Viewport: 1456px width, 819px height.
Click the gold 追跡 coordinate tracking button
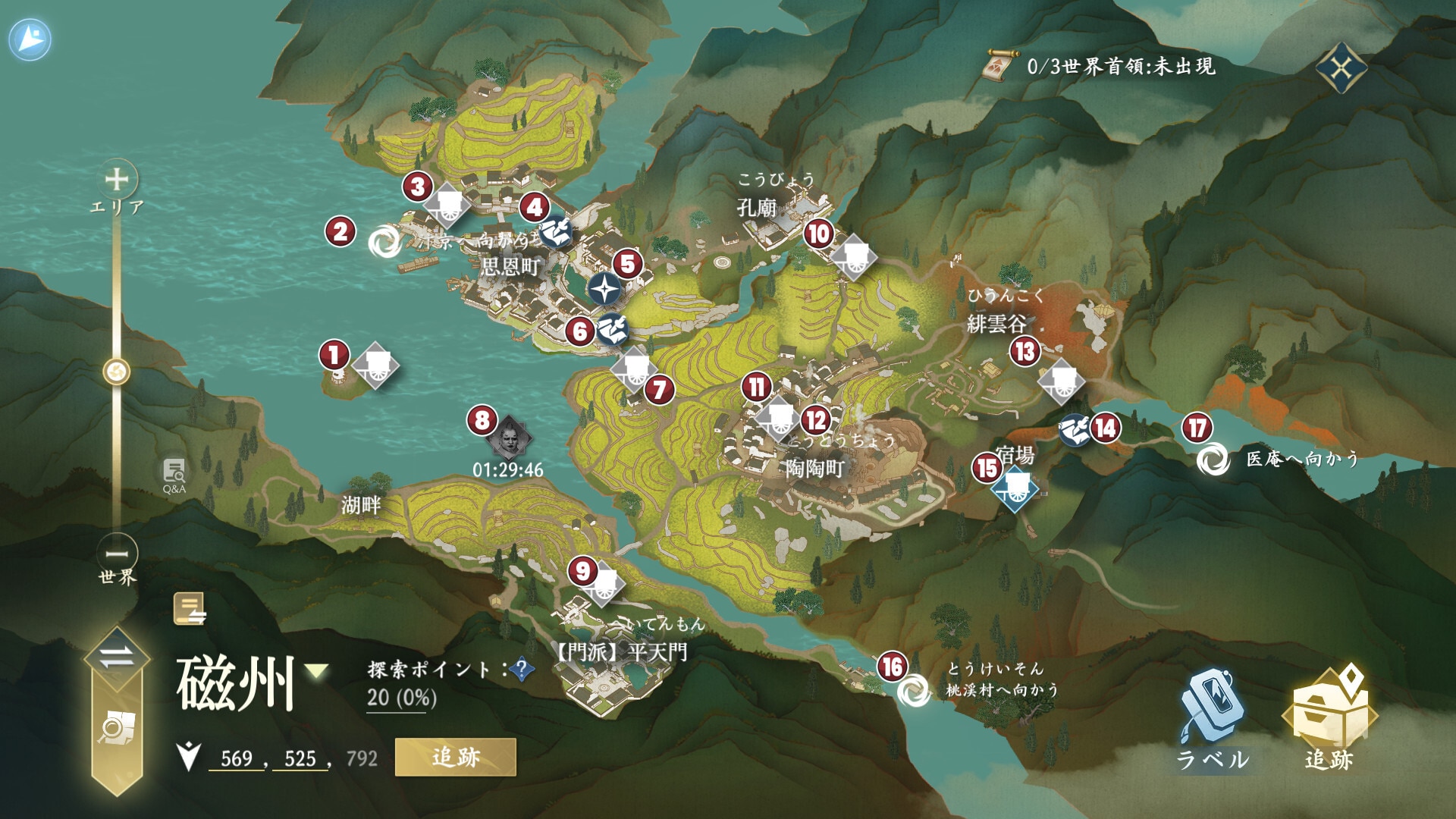click(x=455, y=757)
